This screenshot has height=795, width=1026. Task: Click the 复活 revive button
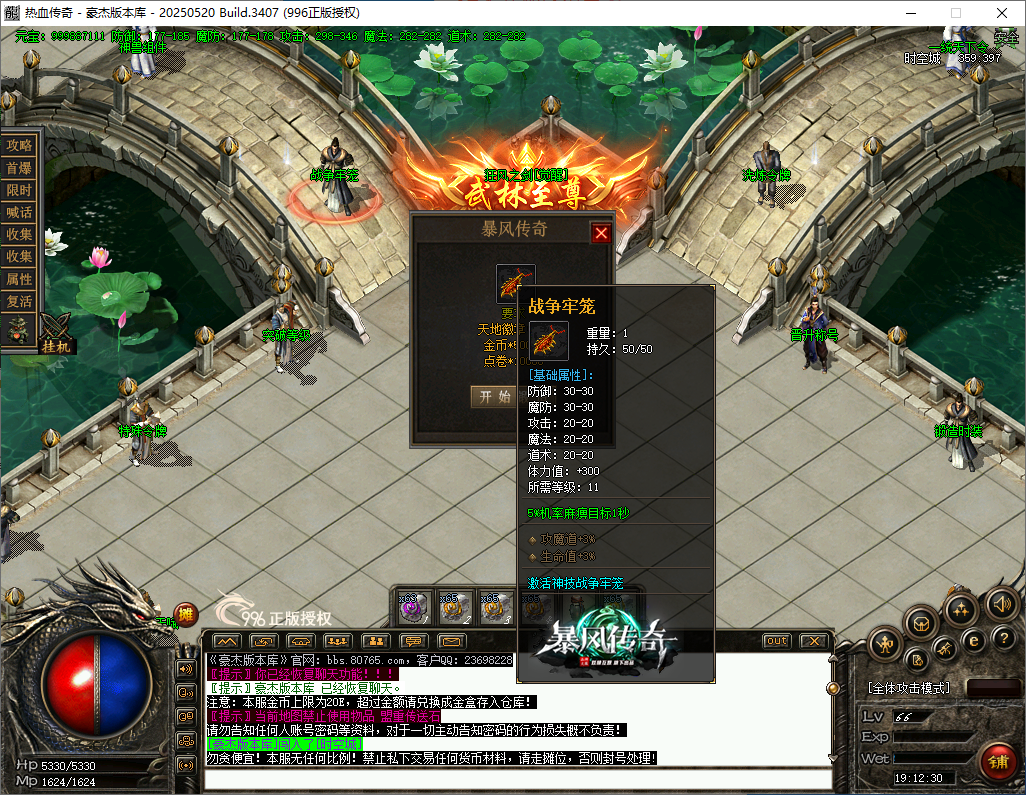[x=19, y=301]
